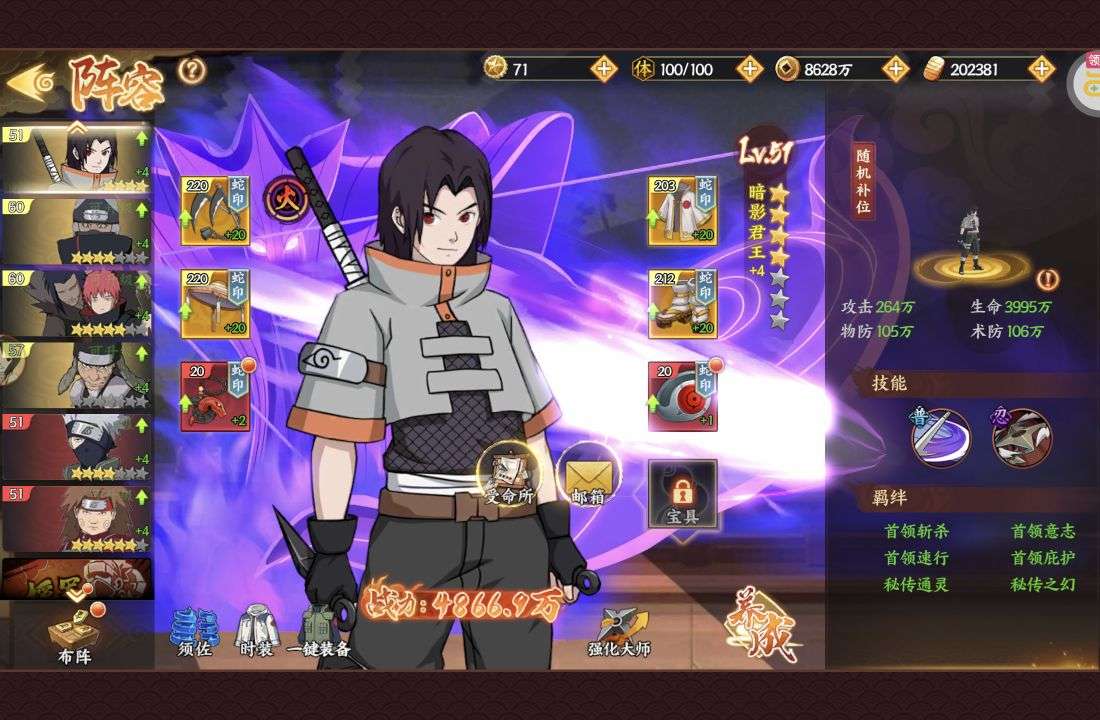Open the 时装 costume menu
1100x720 pixels.
click(x=256, y=633)
